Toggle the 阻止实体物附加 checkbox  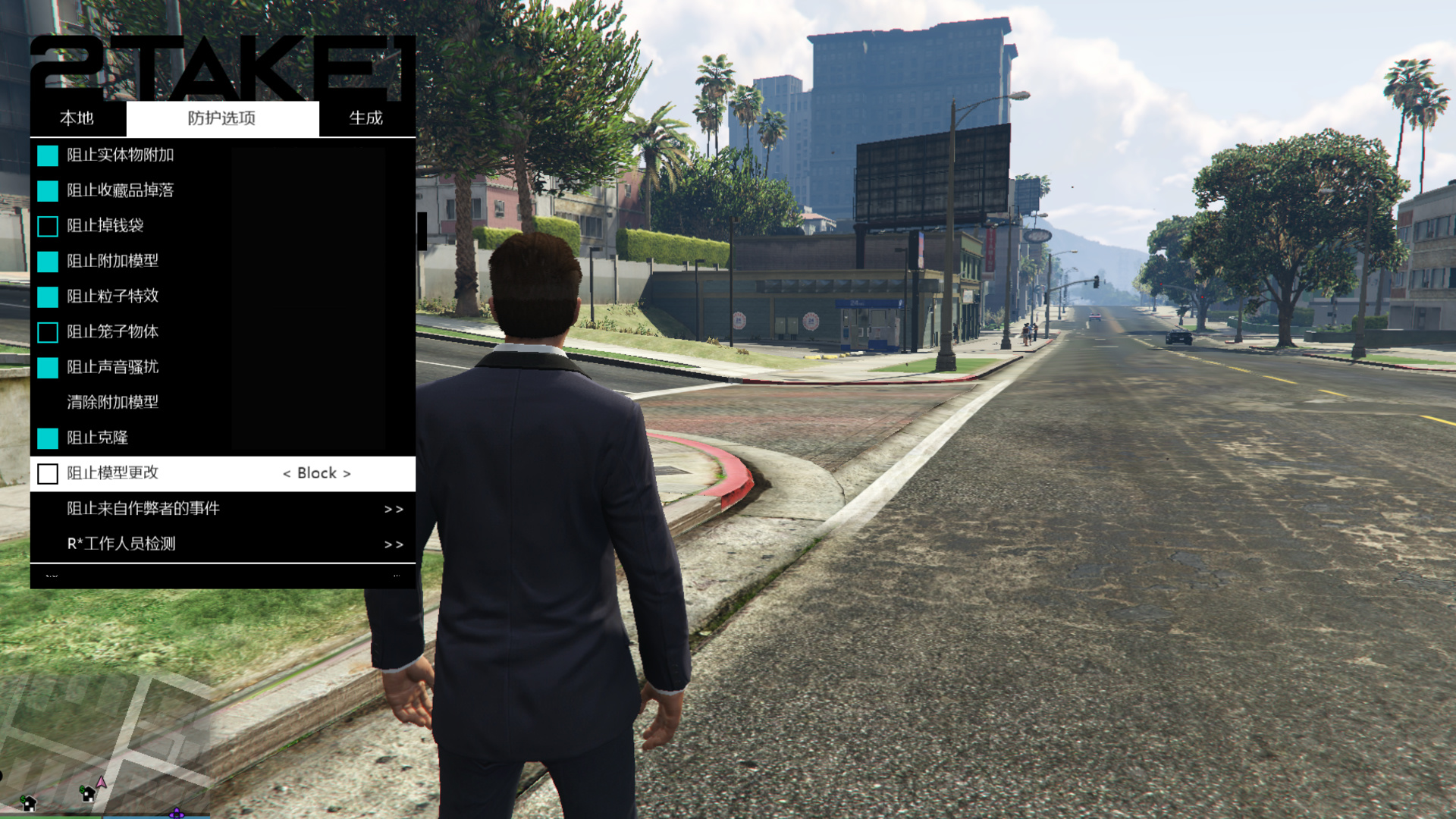(x=47, y=155)
